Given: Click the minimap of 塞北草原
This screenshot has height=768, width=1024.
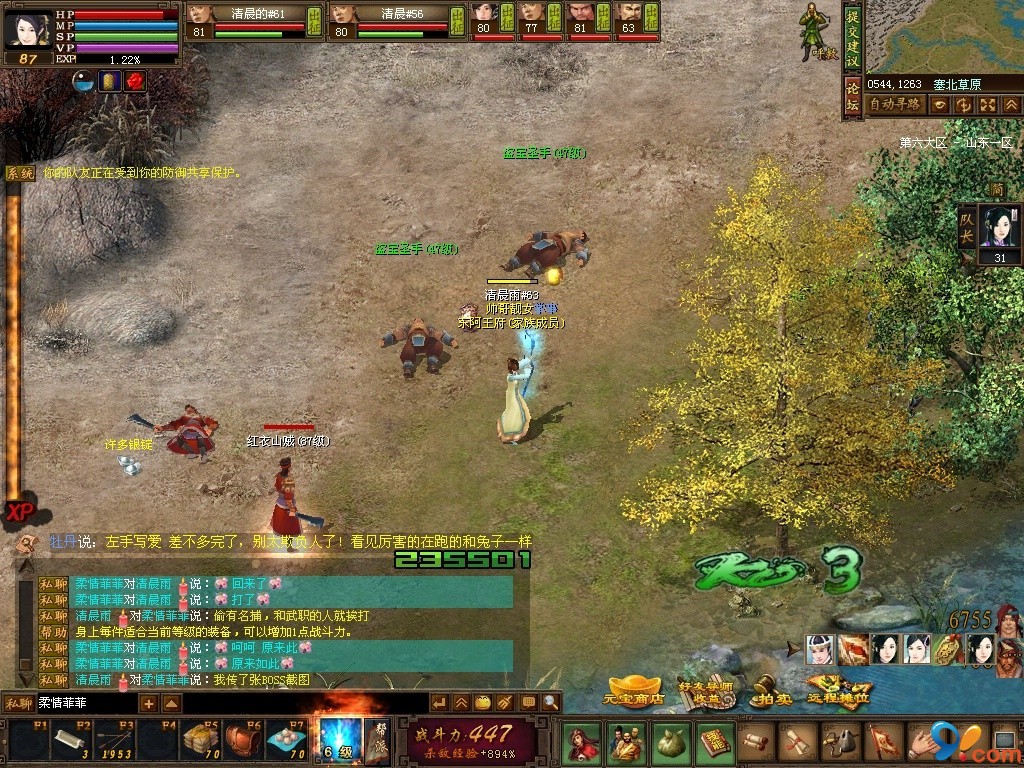Looking at the screenshot, I should [946, 36].
